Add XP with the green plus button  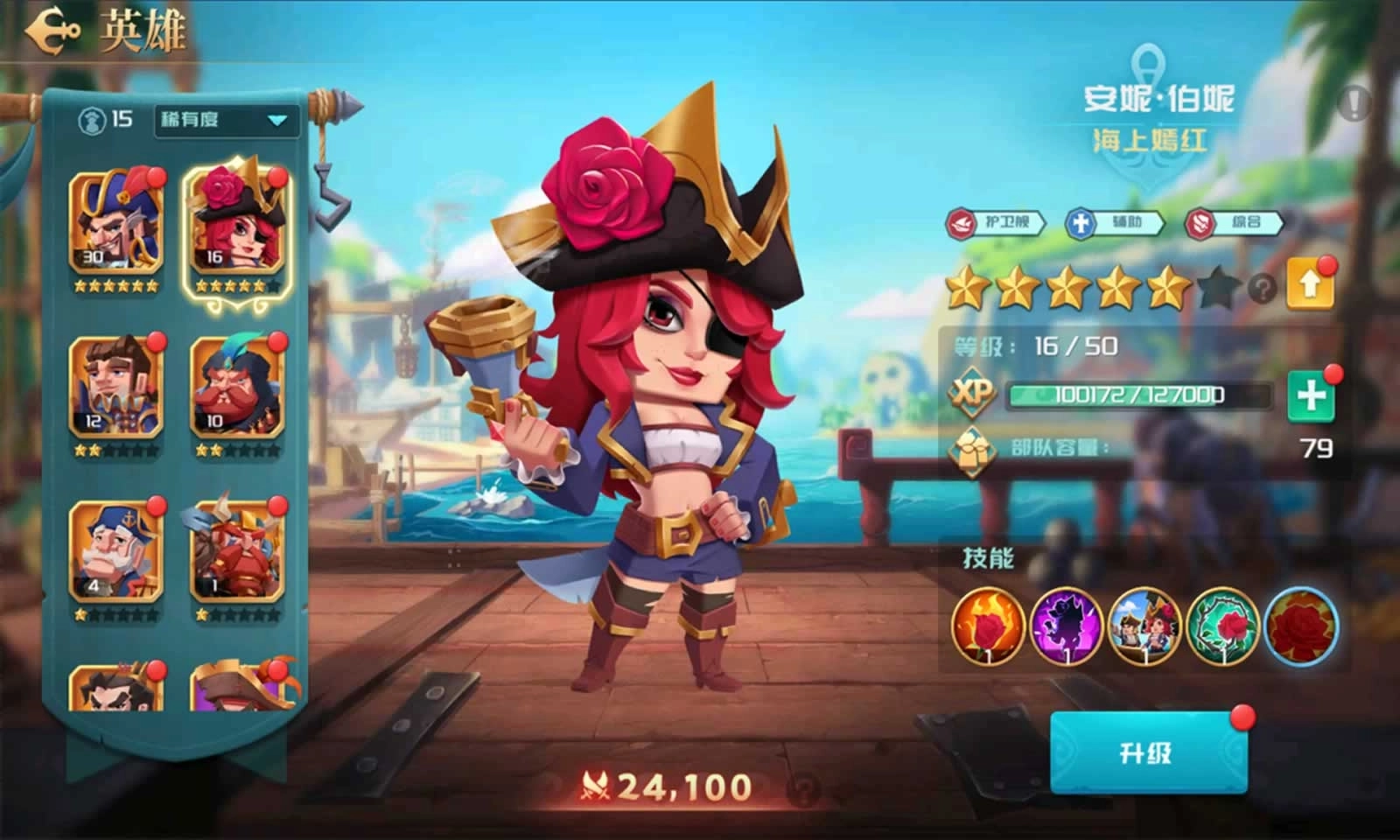pos(1310,396)
